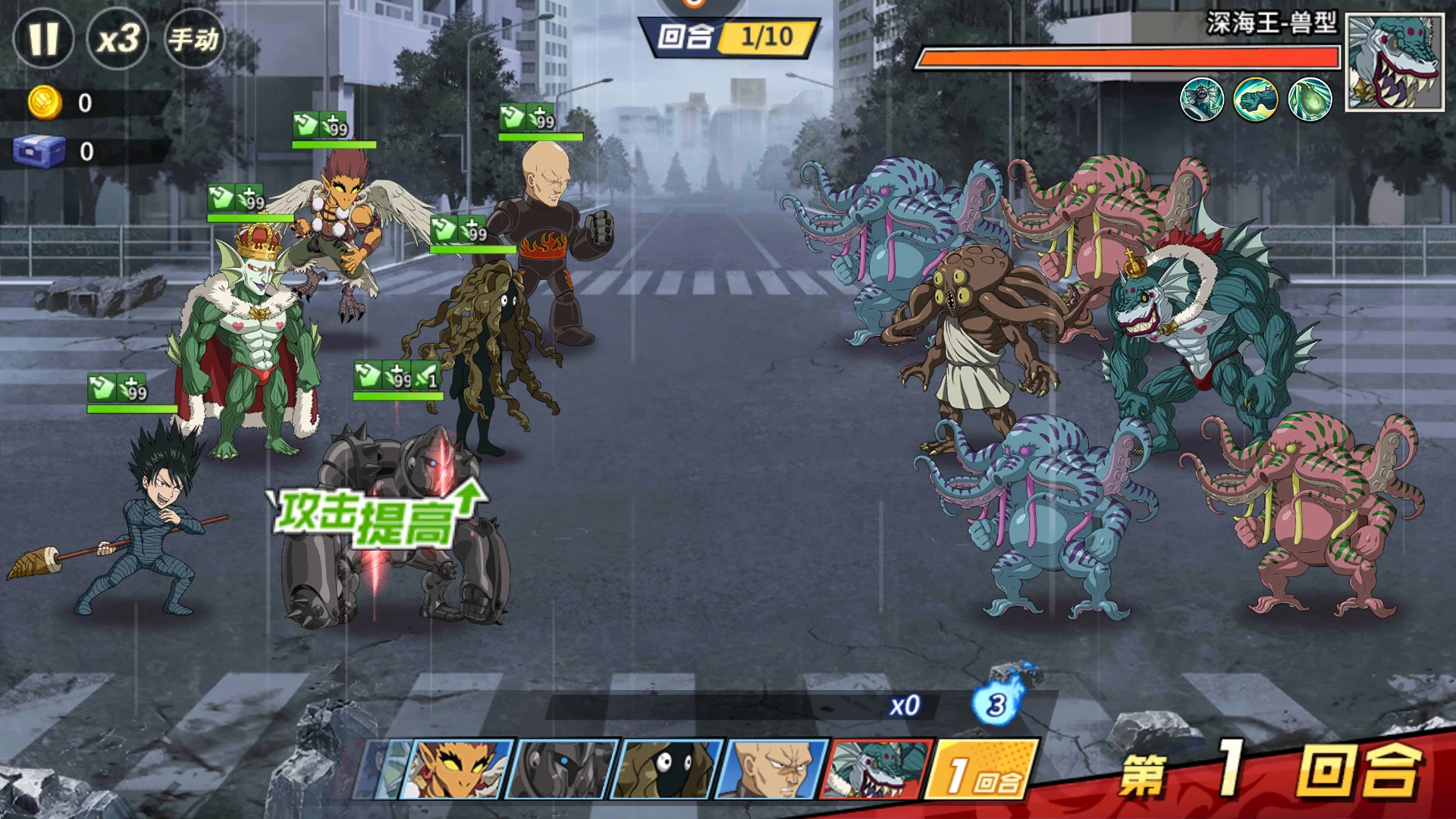
Task: Pause the battle
Action: point(43,39)
